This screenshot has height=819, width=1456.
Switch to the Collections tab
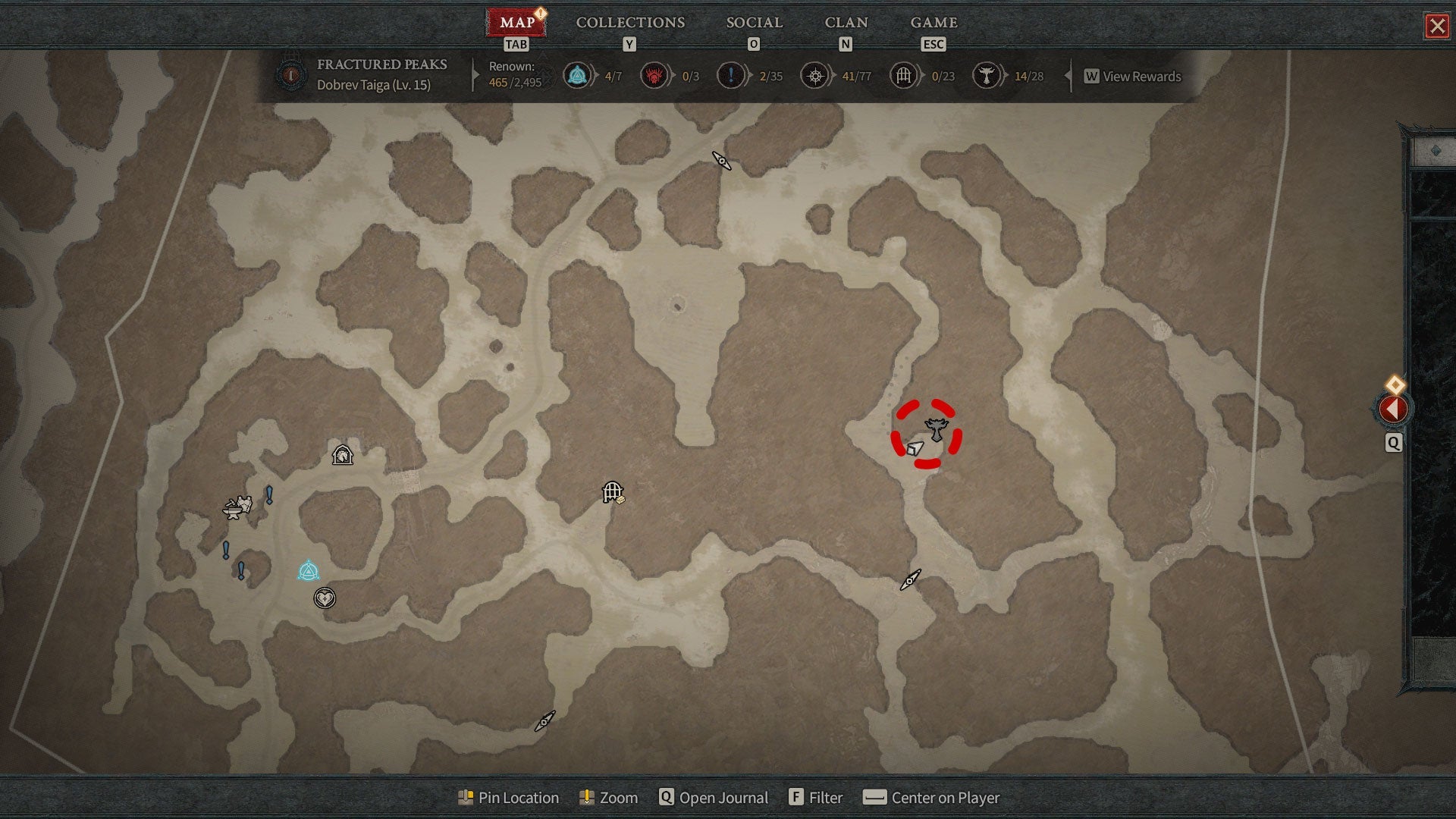pyautogui.click(x=630, y=23)
